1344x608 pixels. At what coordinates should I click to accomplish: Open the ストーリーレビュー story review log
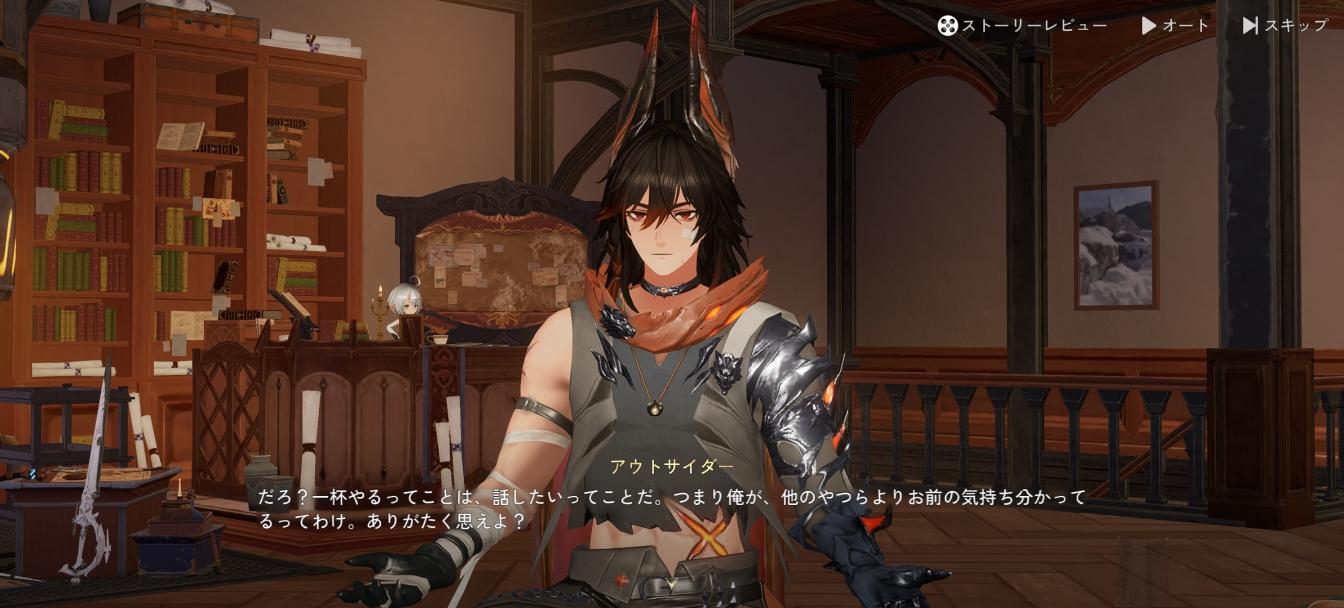[1022, 26]
